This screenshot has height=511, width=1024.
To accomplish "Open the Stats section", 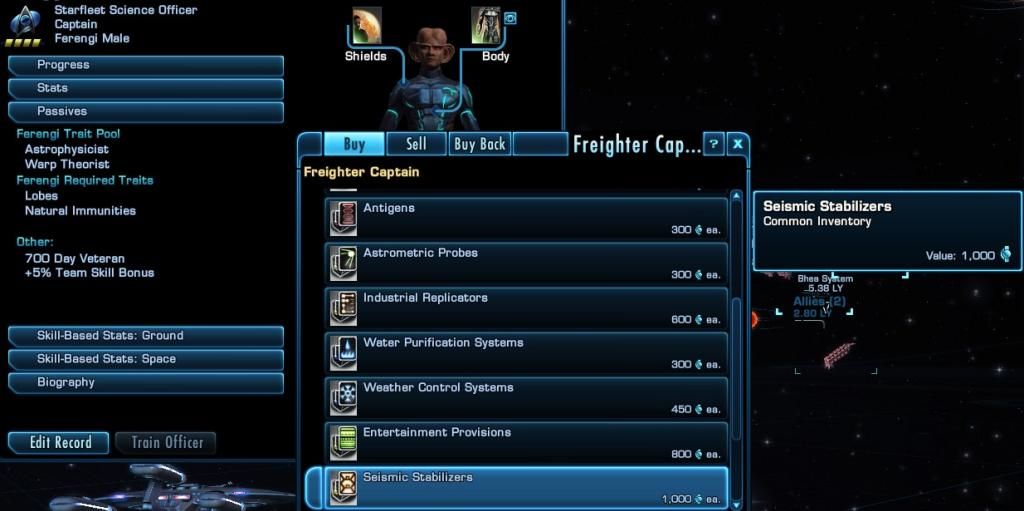I will pyautogui.click(x=146, y=88).
